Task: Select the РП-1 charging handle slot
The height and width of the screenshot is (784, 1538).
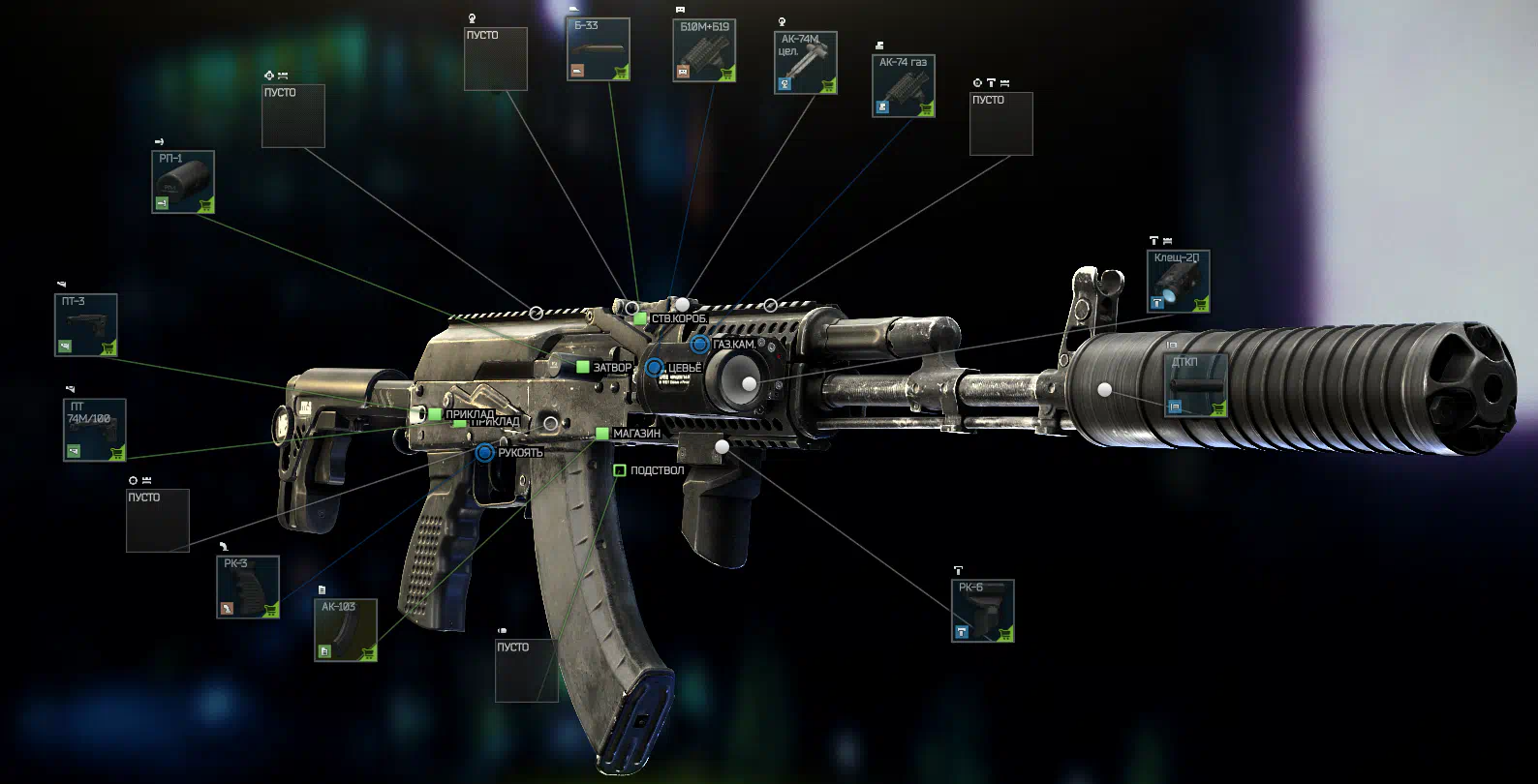Action: pos(183,182)
